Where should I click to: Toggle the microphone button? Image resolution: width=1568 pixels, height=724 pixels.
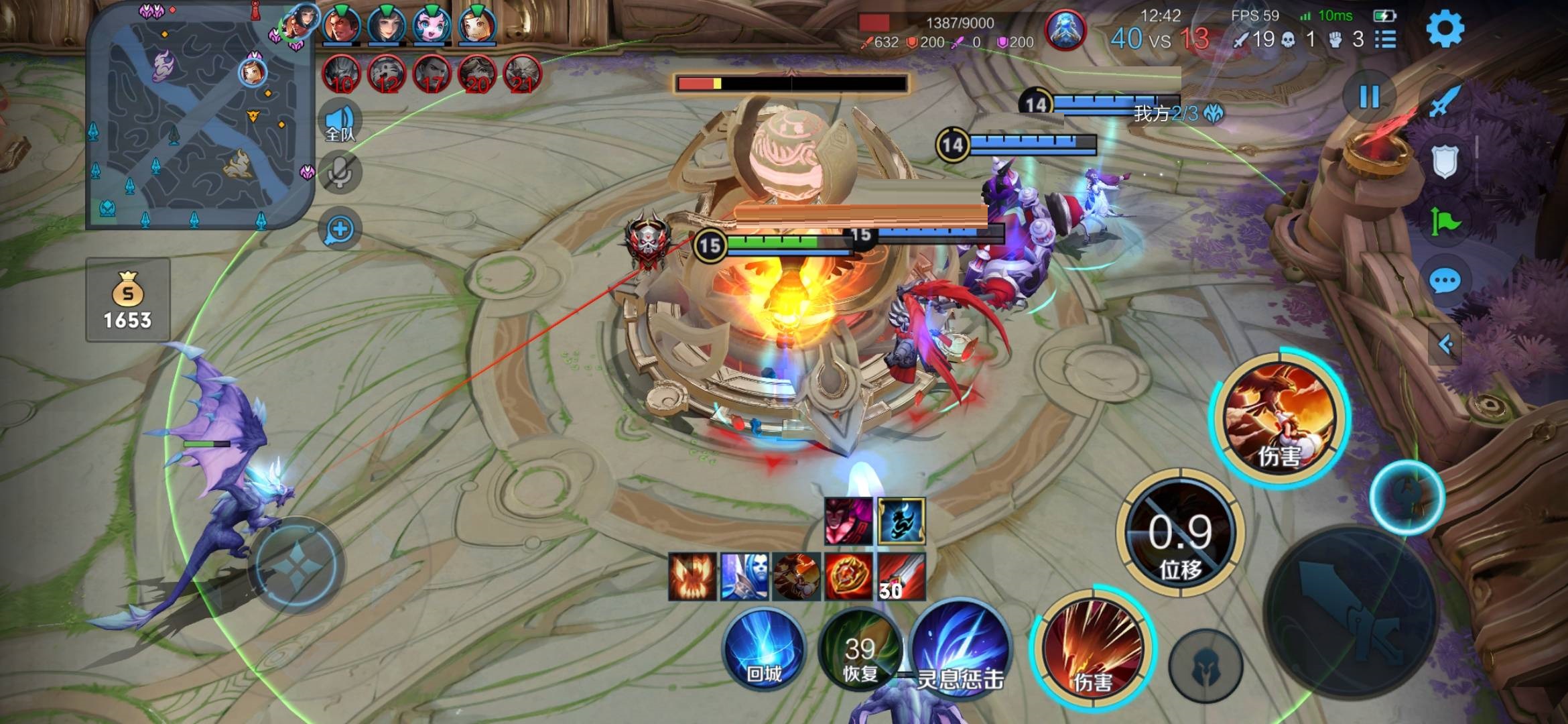340,173
